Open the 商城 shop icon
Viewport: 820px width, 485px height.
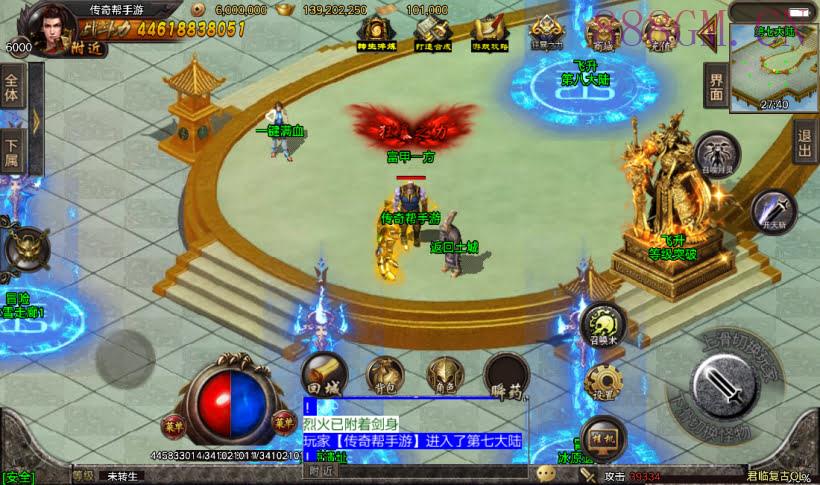tap(602, 33)
